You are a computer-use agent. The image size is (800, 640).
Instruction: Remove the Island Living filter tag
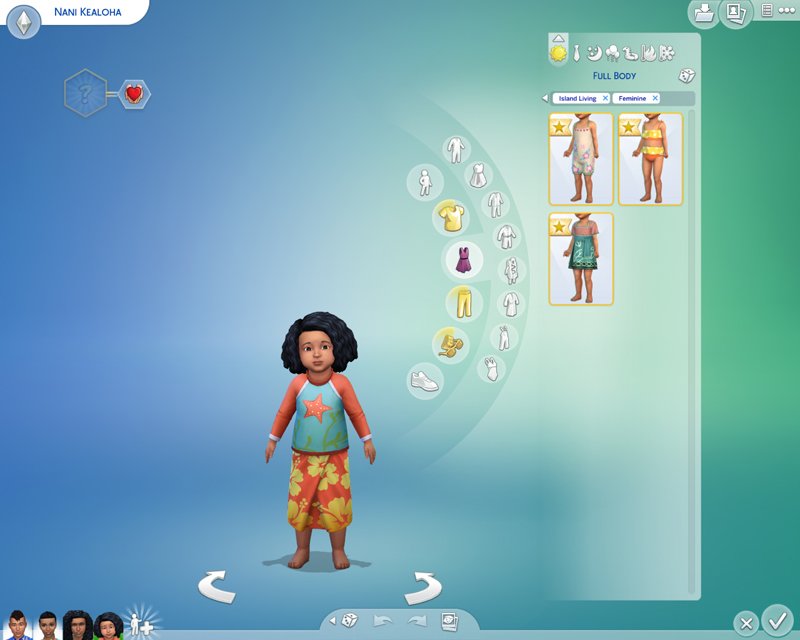(x=605, y=99)
